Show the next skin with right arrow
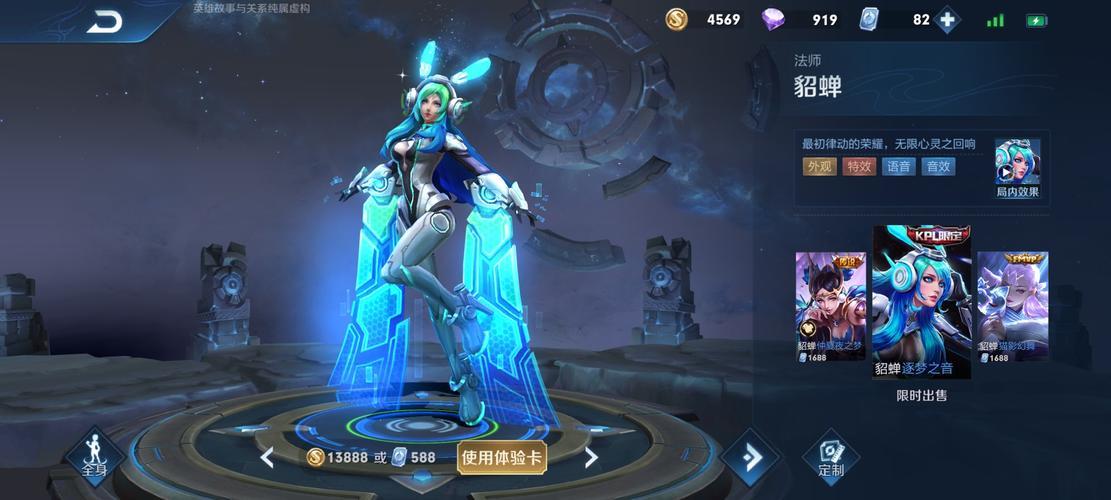Viewport: 1111px width, 500px height. pos(591,458)
